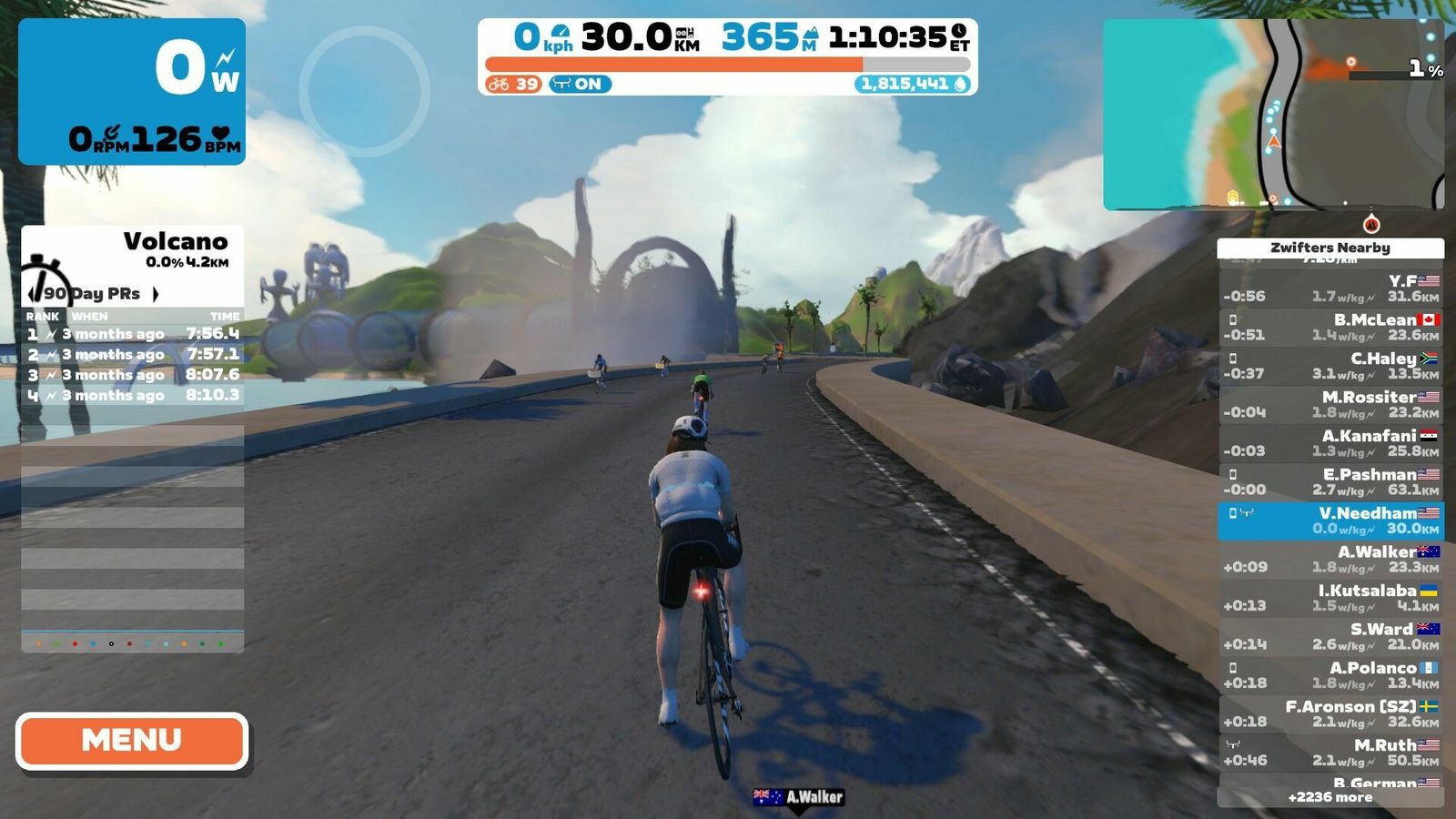This screenshot has width=1456, height=819.
Task: Click the highlighted V.Needham row
Action: click(1330, 521)
